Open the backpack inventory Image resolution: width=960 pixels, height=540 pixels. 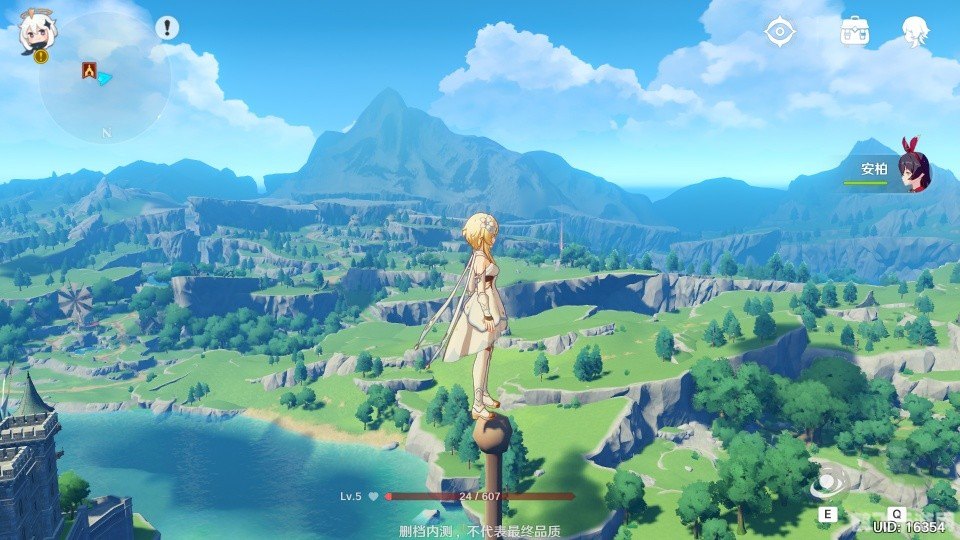[x=855, y=31]
